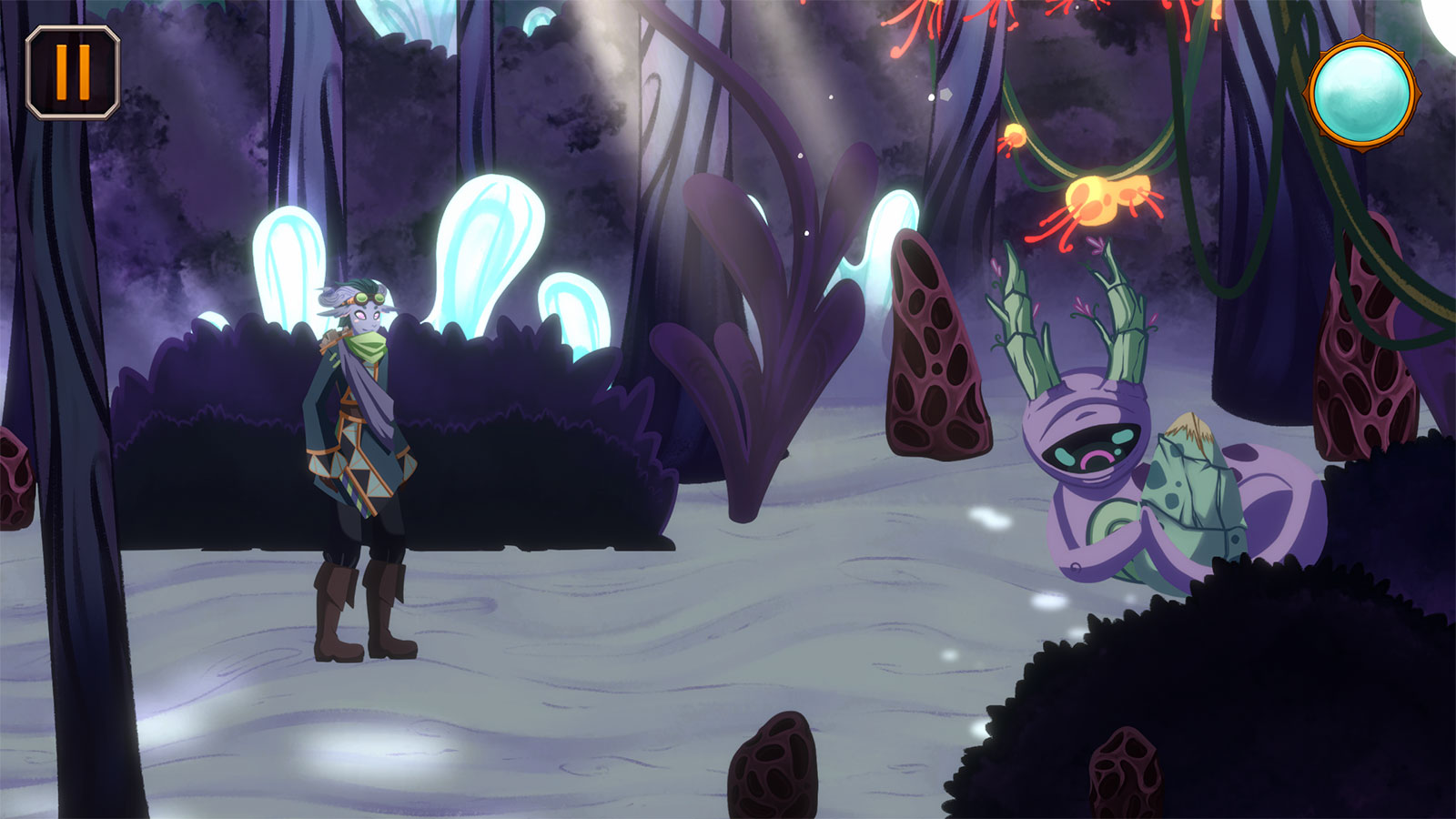The height and width of the screenshot is (819, 1456).
Task: Tap the teal orb icon
Action: click(x=1361, y=93)
